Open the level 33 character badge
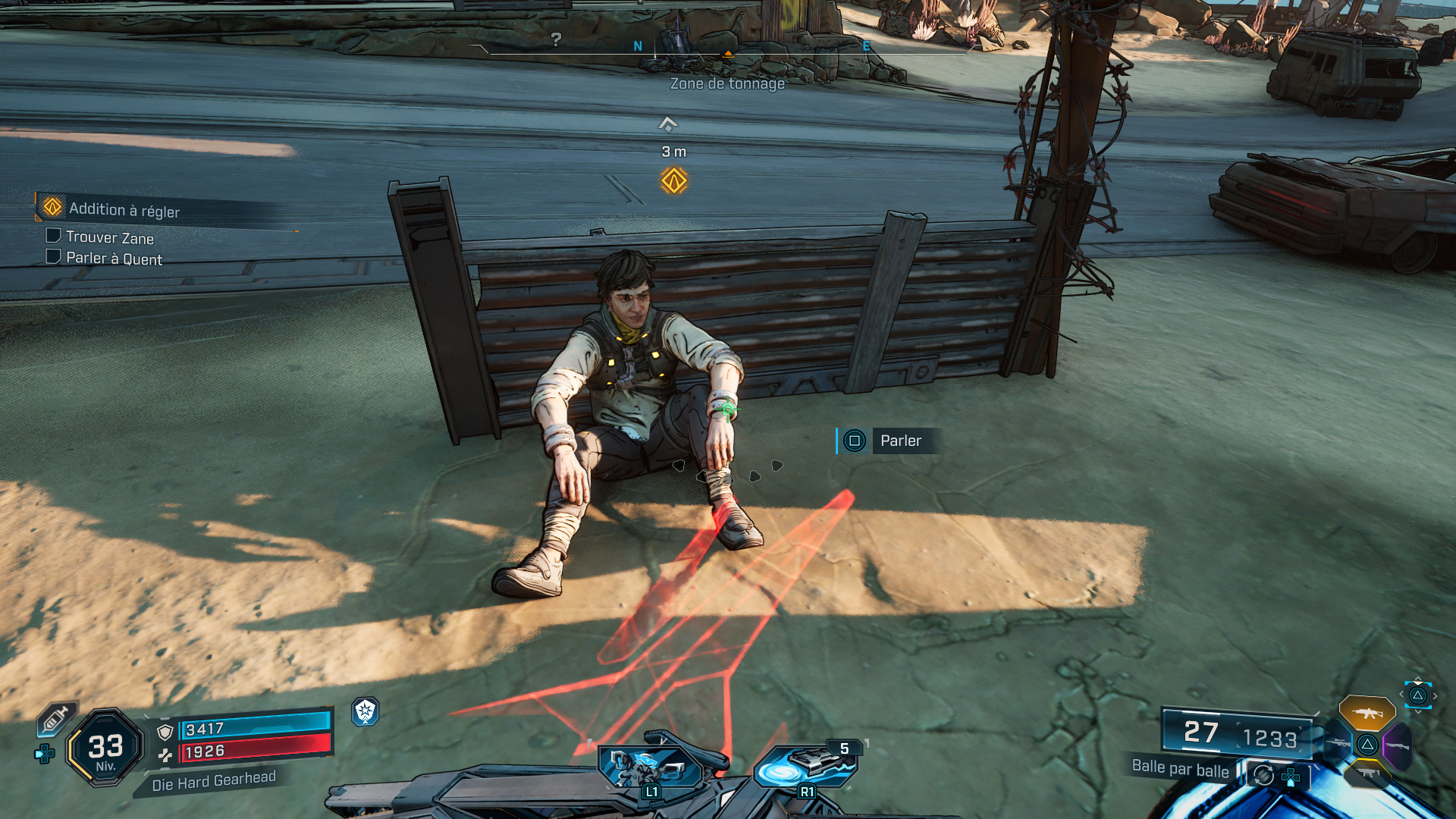Image resolution: width=1456 pixels, height=819 pixels. coord(105,748)
